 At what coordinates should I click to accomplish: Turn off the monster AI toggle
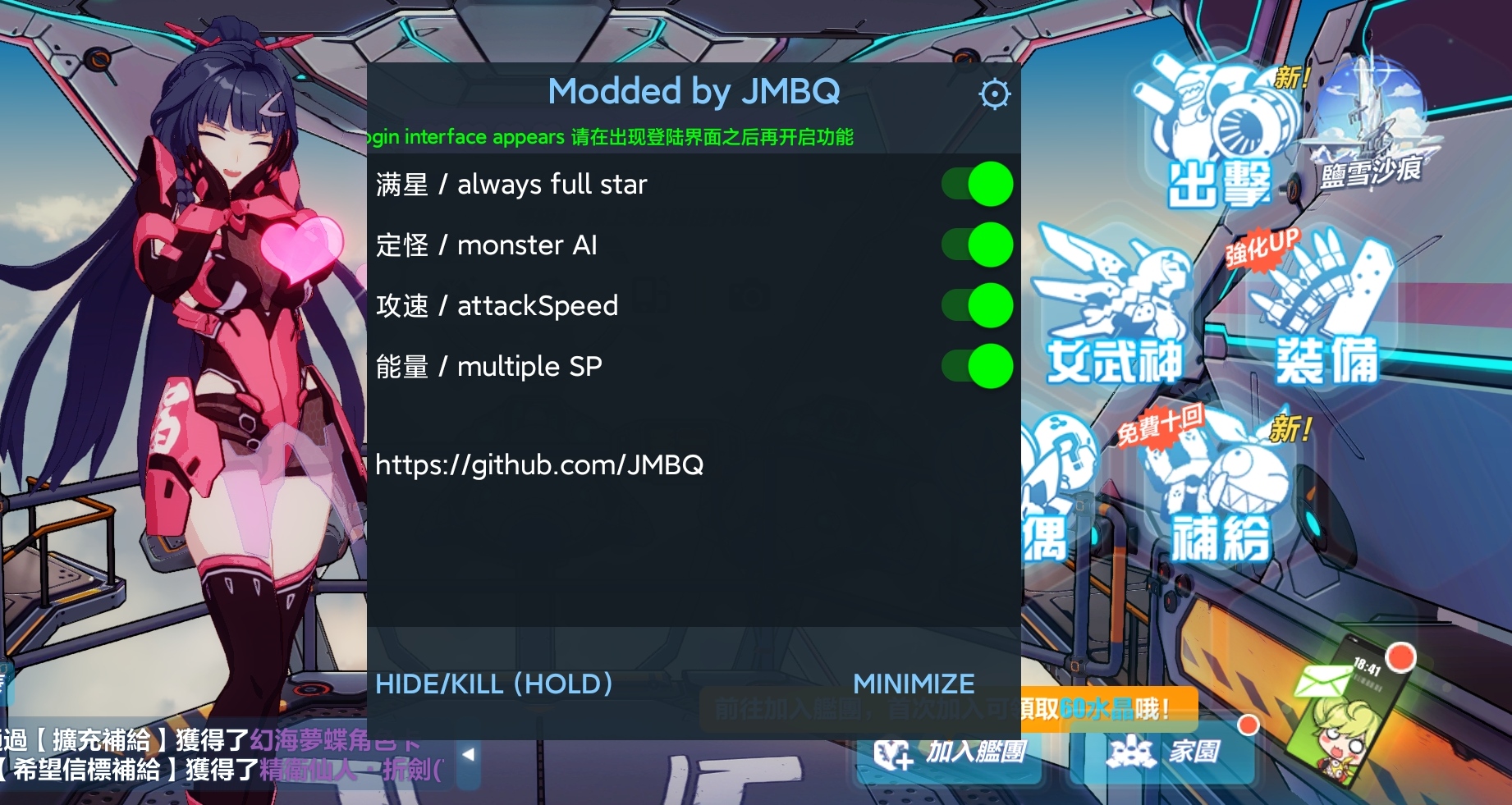click(978, 245)
